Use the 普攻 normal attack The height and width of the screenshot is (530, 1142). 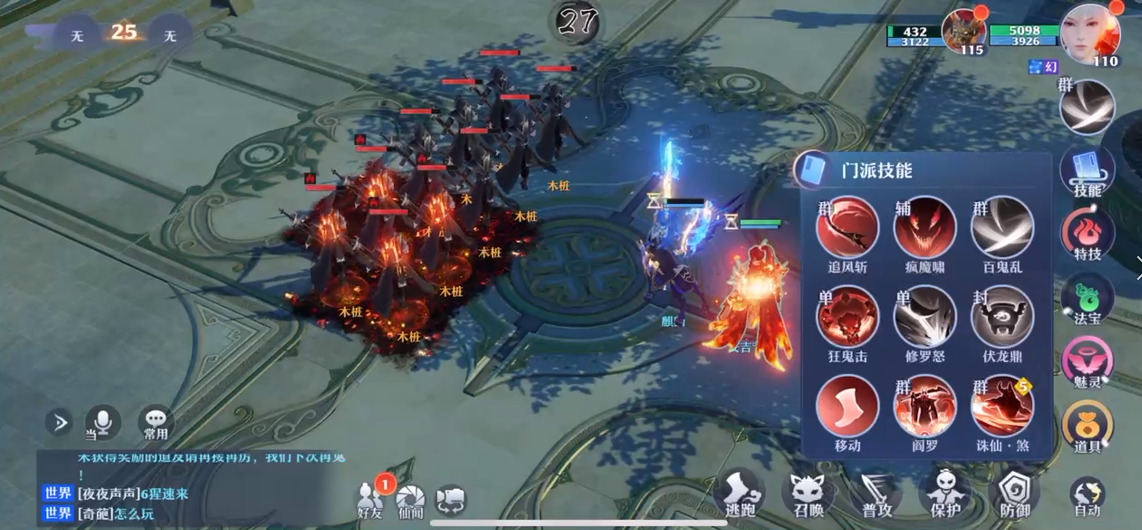(876, 494)
